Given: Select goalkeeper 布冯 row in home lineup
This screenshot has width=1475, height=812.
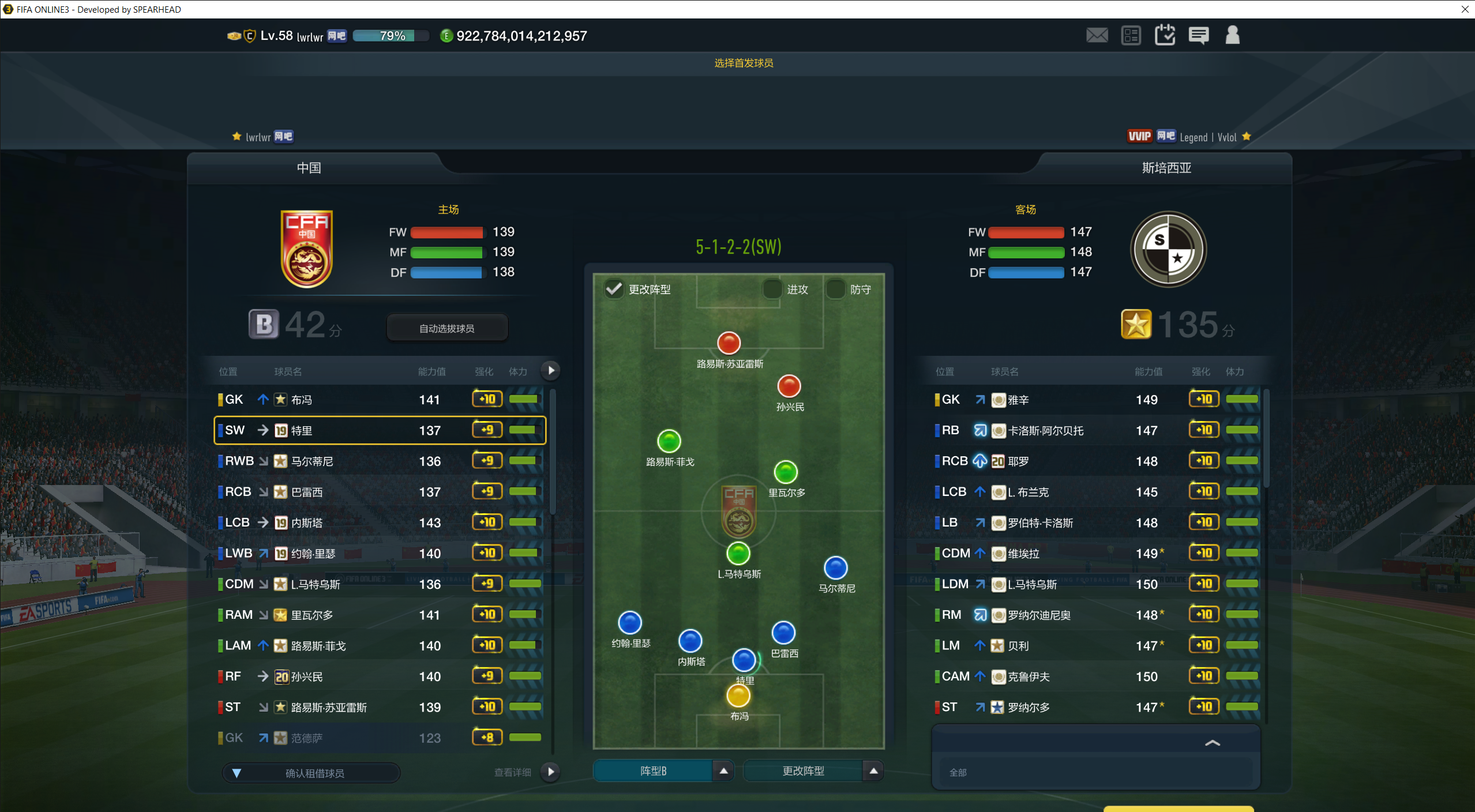Looking at the screenshot, I should (380, 400).
